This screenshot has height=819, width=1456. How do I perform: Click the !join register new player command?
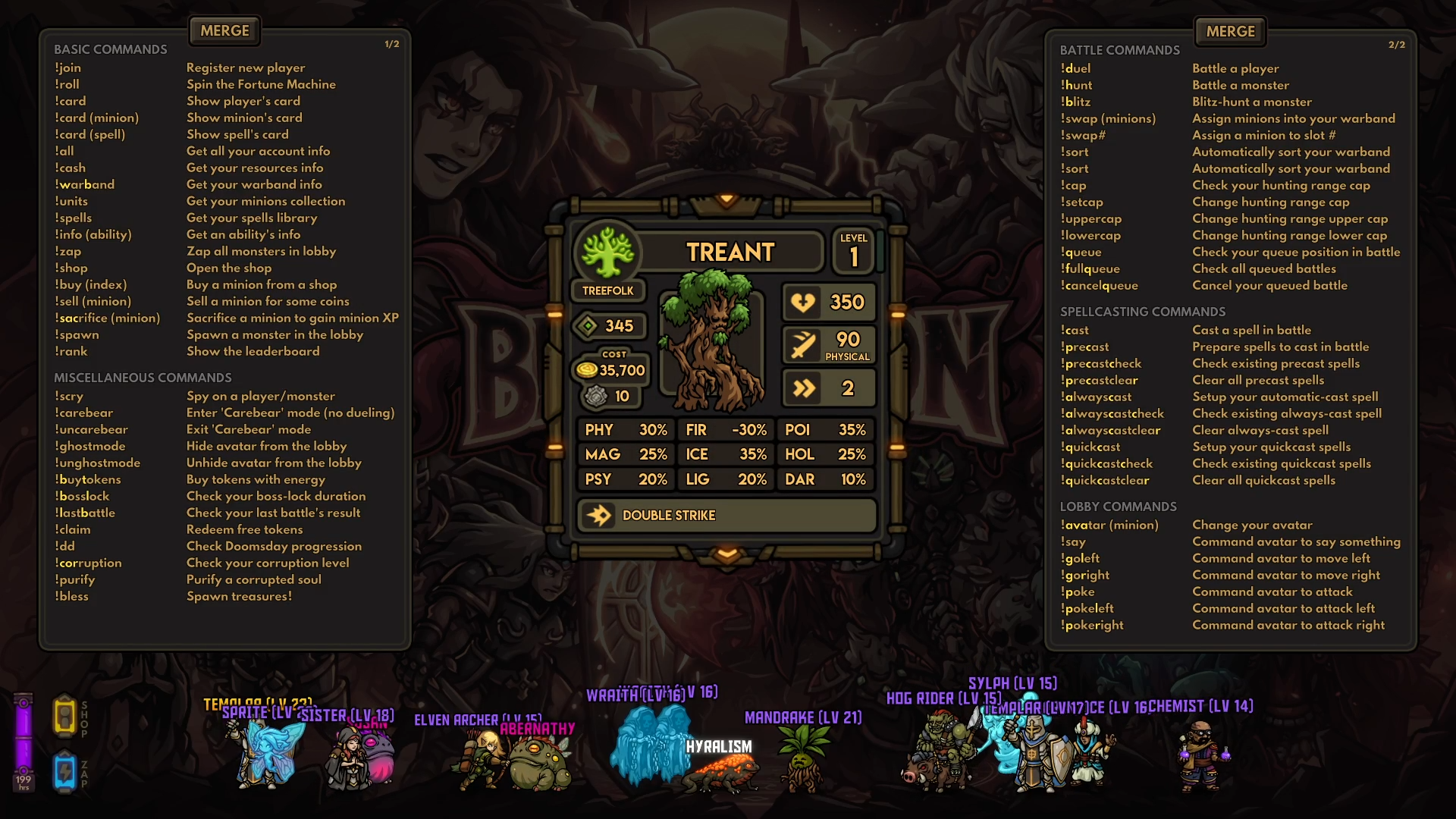coord(67,67)
